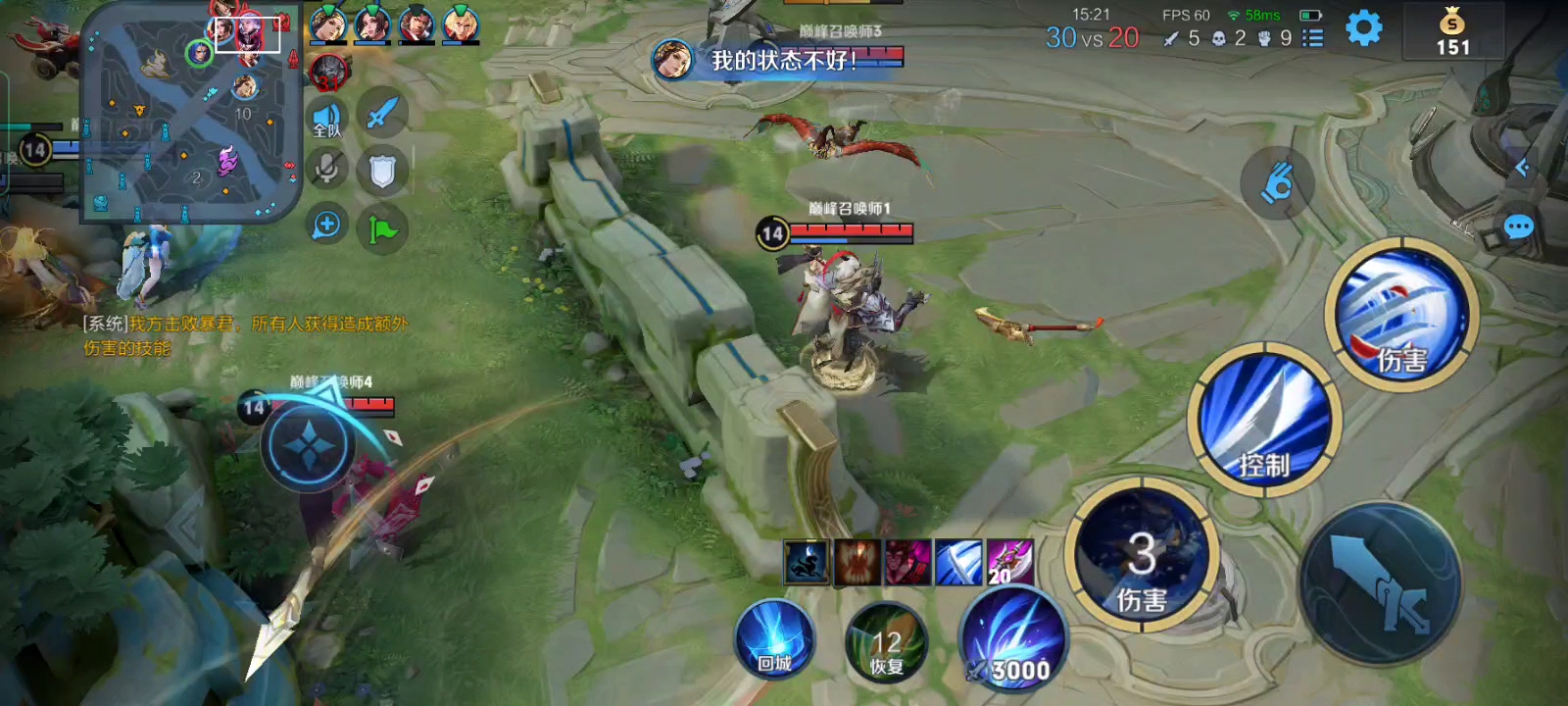Toggle the microphone button
The width and height of the screenshot is (1568, 706).
point(327,170)
